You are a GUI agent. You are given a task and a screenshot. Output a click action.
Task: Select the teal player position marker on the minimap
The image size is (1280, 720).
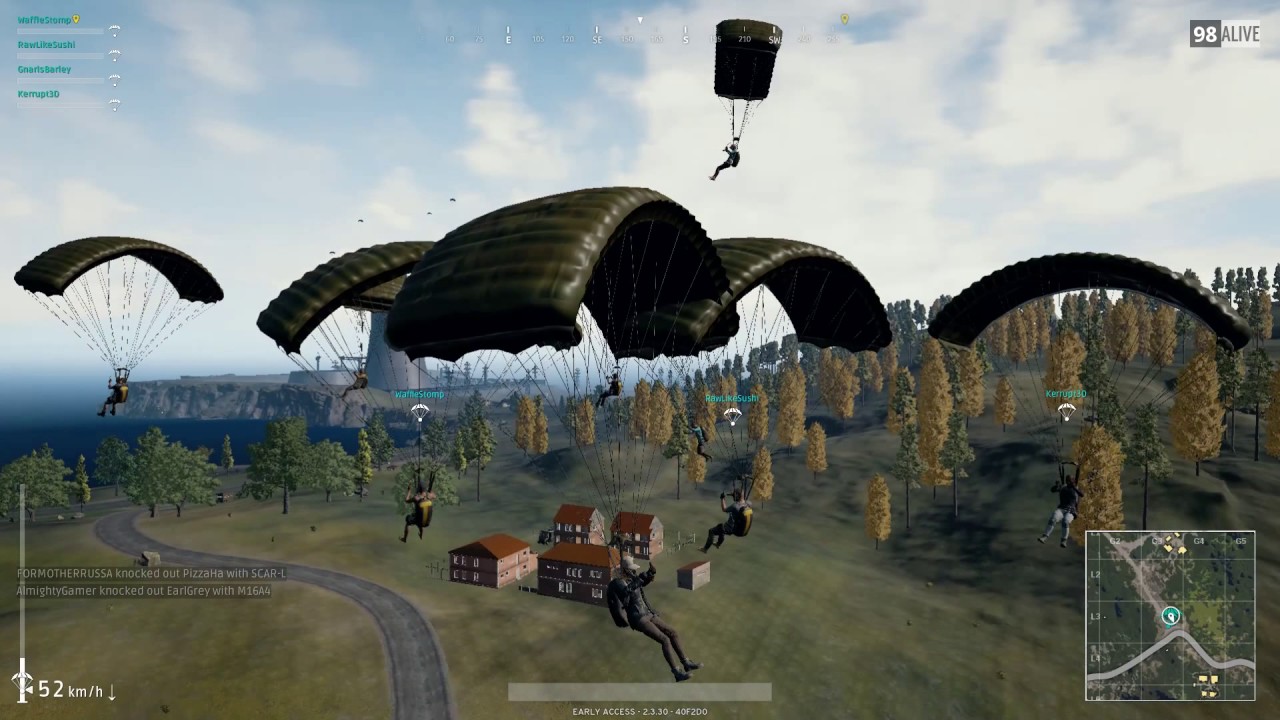click(x=1169, y=617)
